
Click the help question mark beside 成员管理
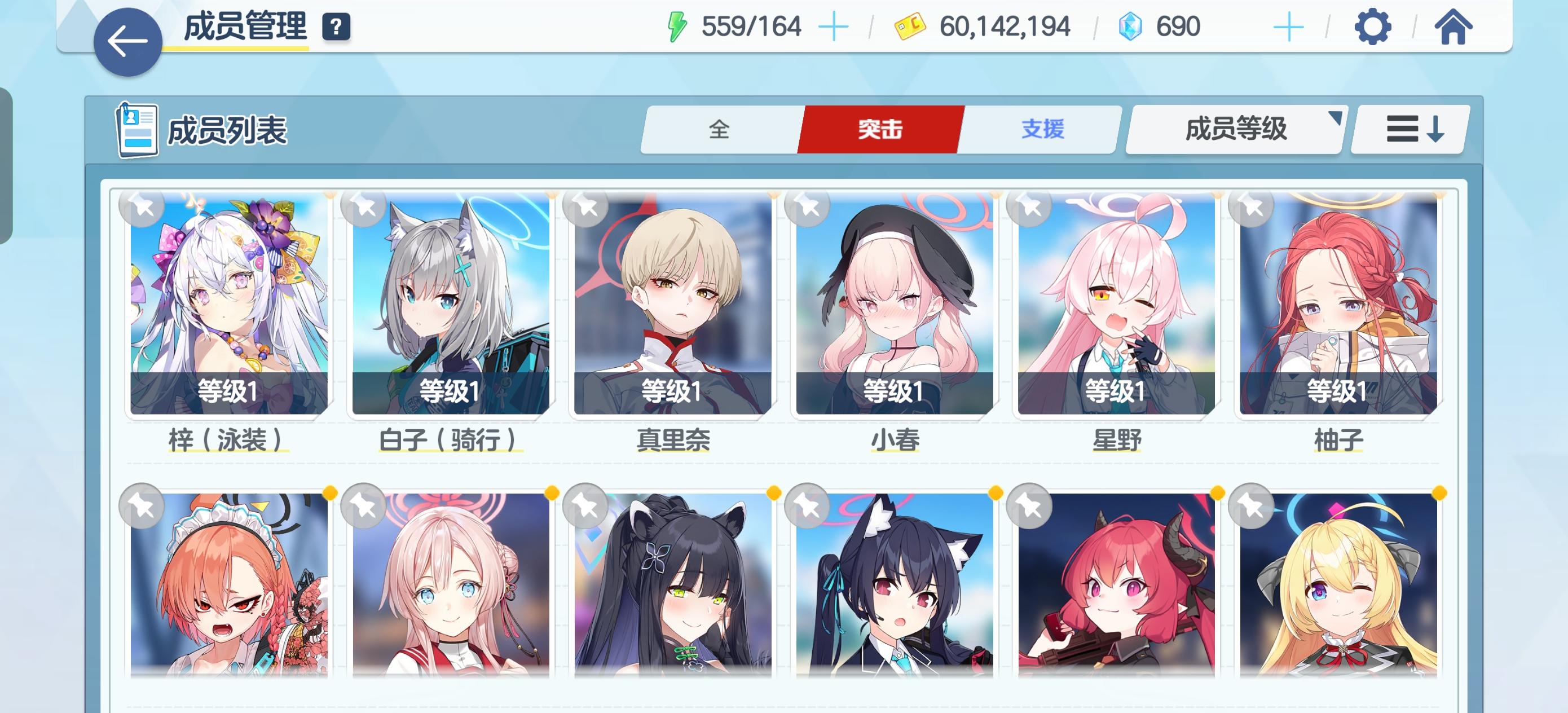[x=333, y=27]
